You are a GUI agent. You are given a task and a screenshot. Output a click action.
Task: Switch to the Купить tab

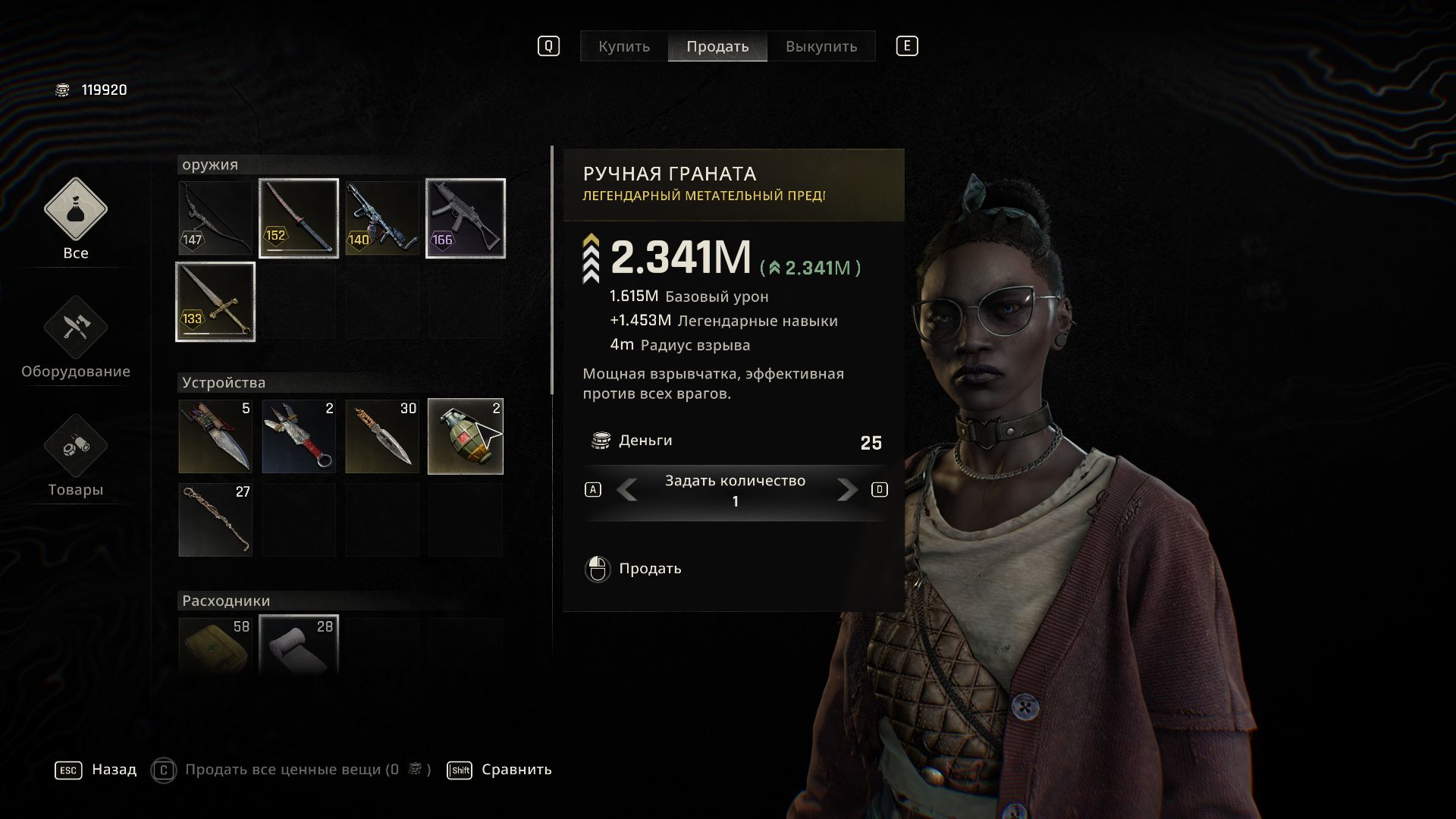623,46
